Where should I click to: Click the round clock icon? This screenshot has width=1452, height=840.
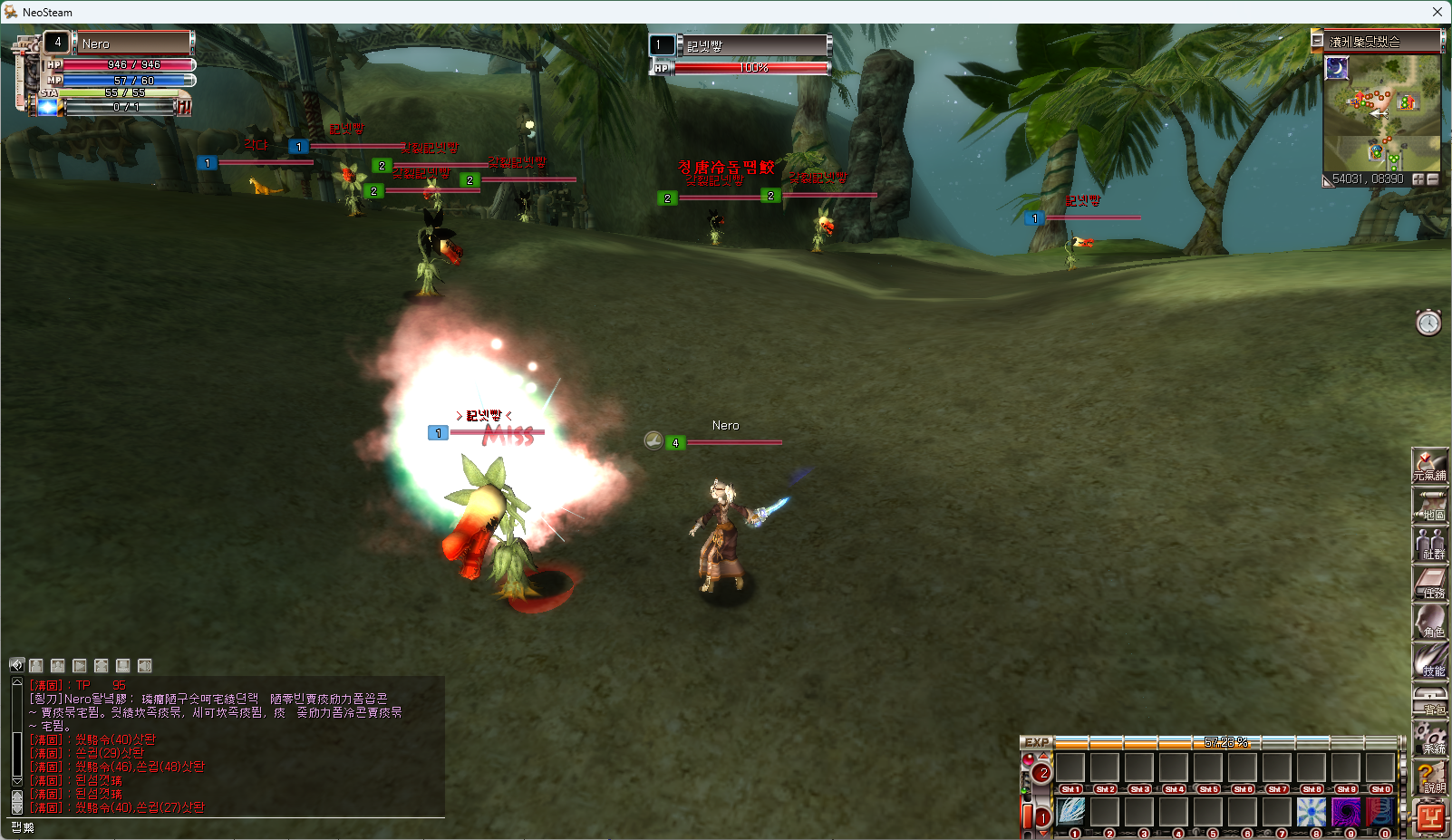pyautogui.click(x=1428, y=323)
